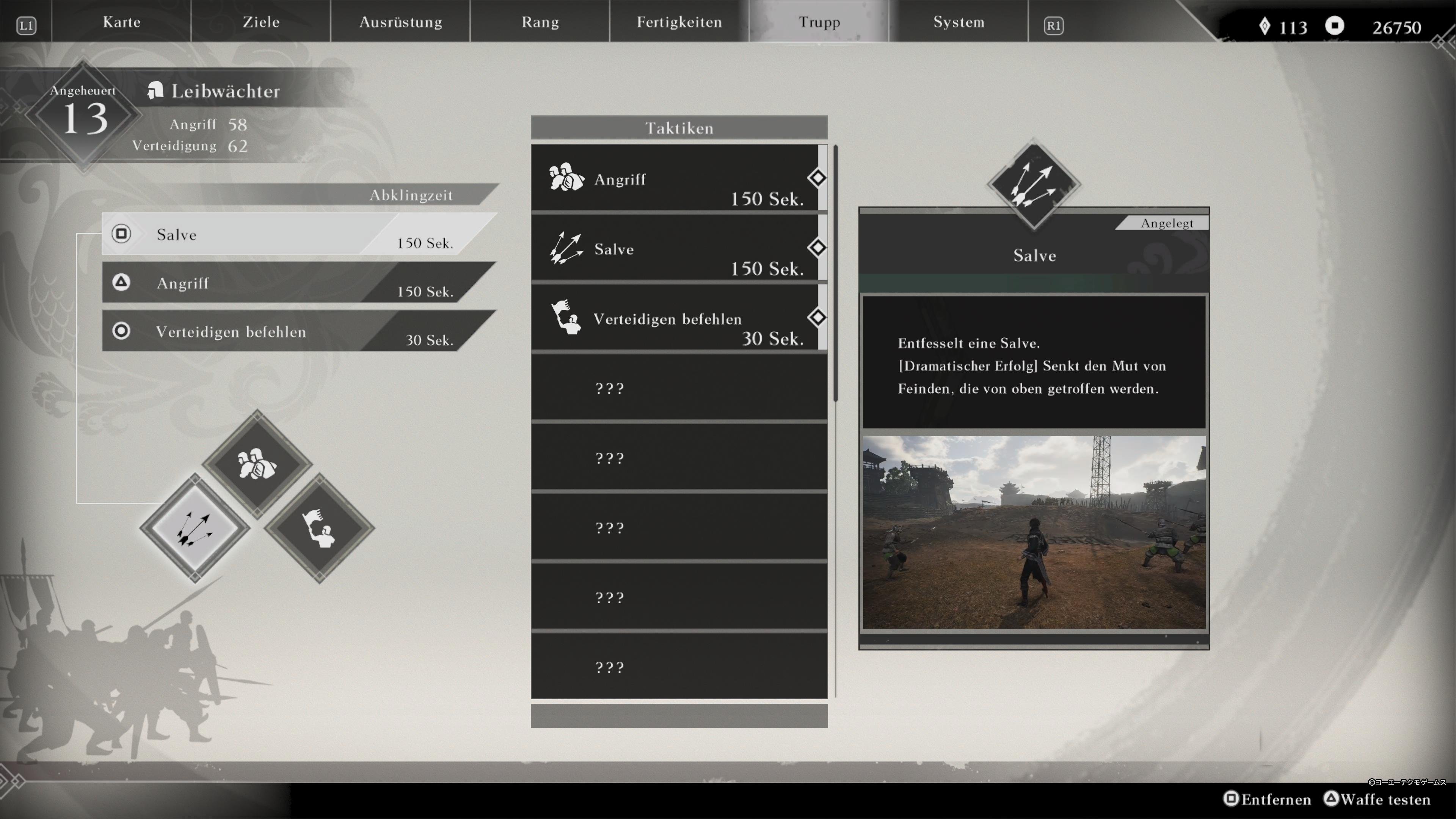Select the Rang tab
This screenshot has height=819, width=1456.
[x=540, y=22]
